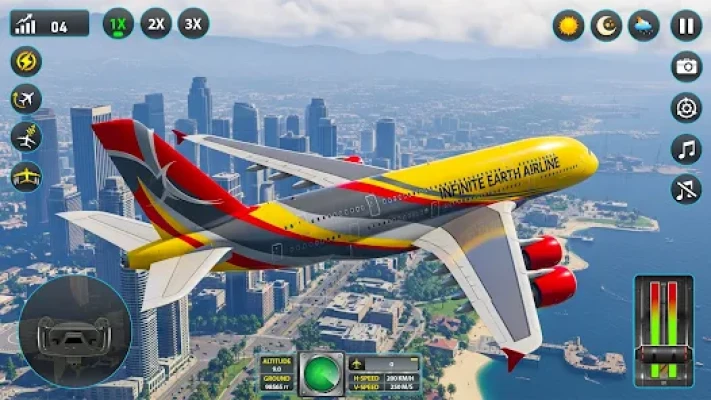
Task: Enable rainy cloud weather
Action: 644,25
